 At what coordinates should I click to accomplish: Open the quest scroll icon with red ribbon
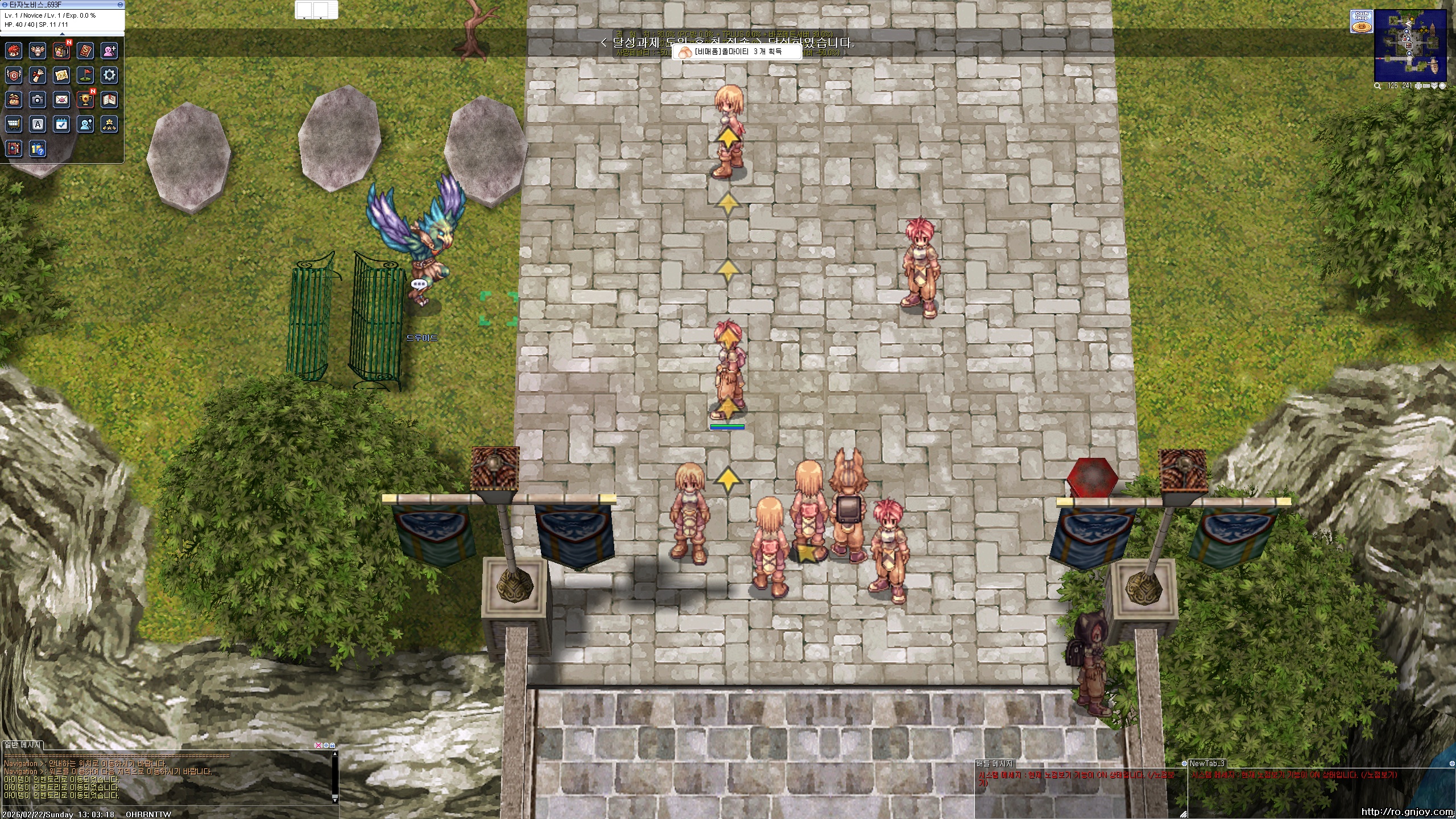(38, 75)
